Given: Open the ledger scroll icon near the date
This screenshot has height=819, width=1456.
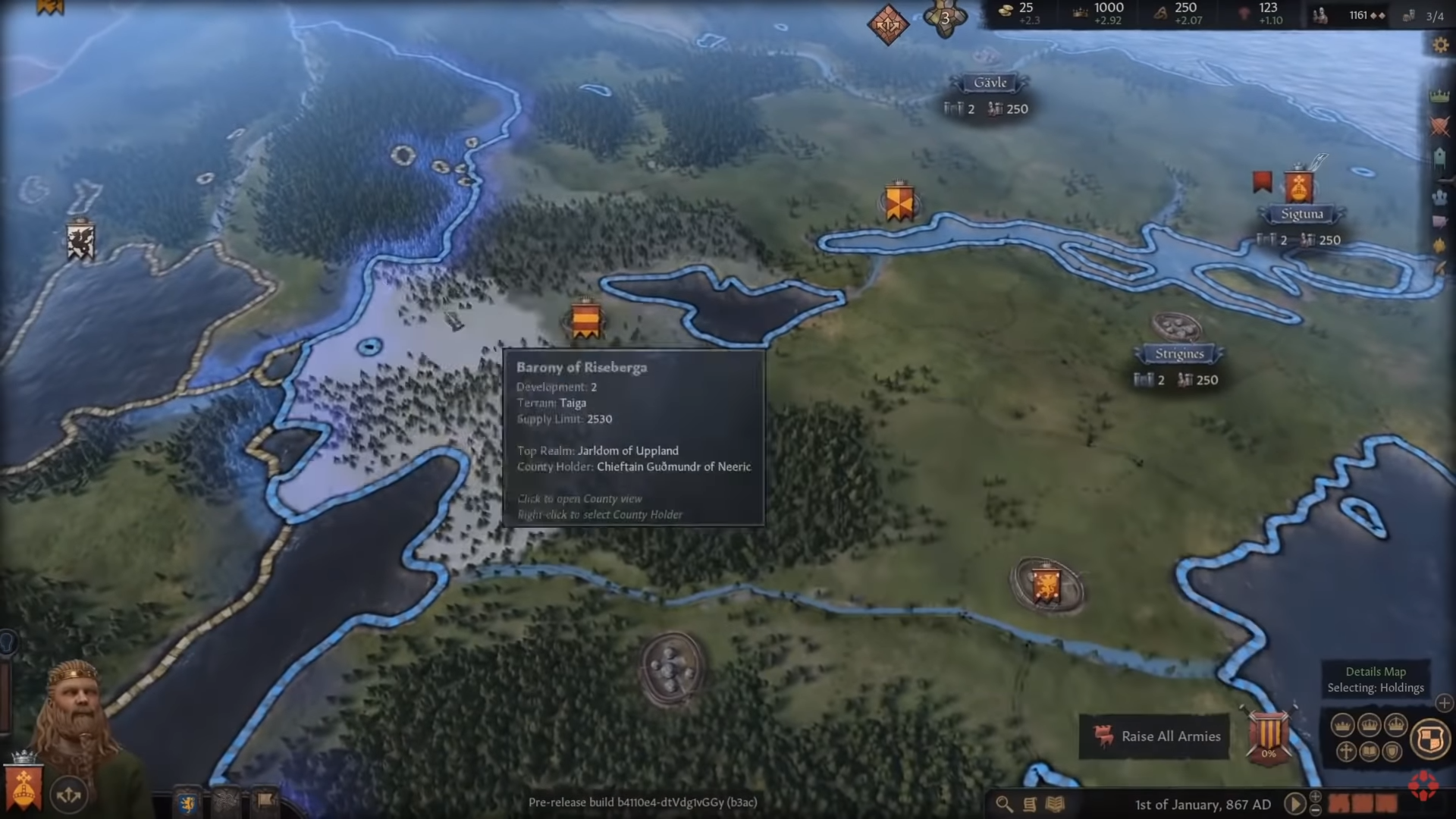Looking at the screenshot, I should [1030, 805].
